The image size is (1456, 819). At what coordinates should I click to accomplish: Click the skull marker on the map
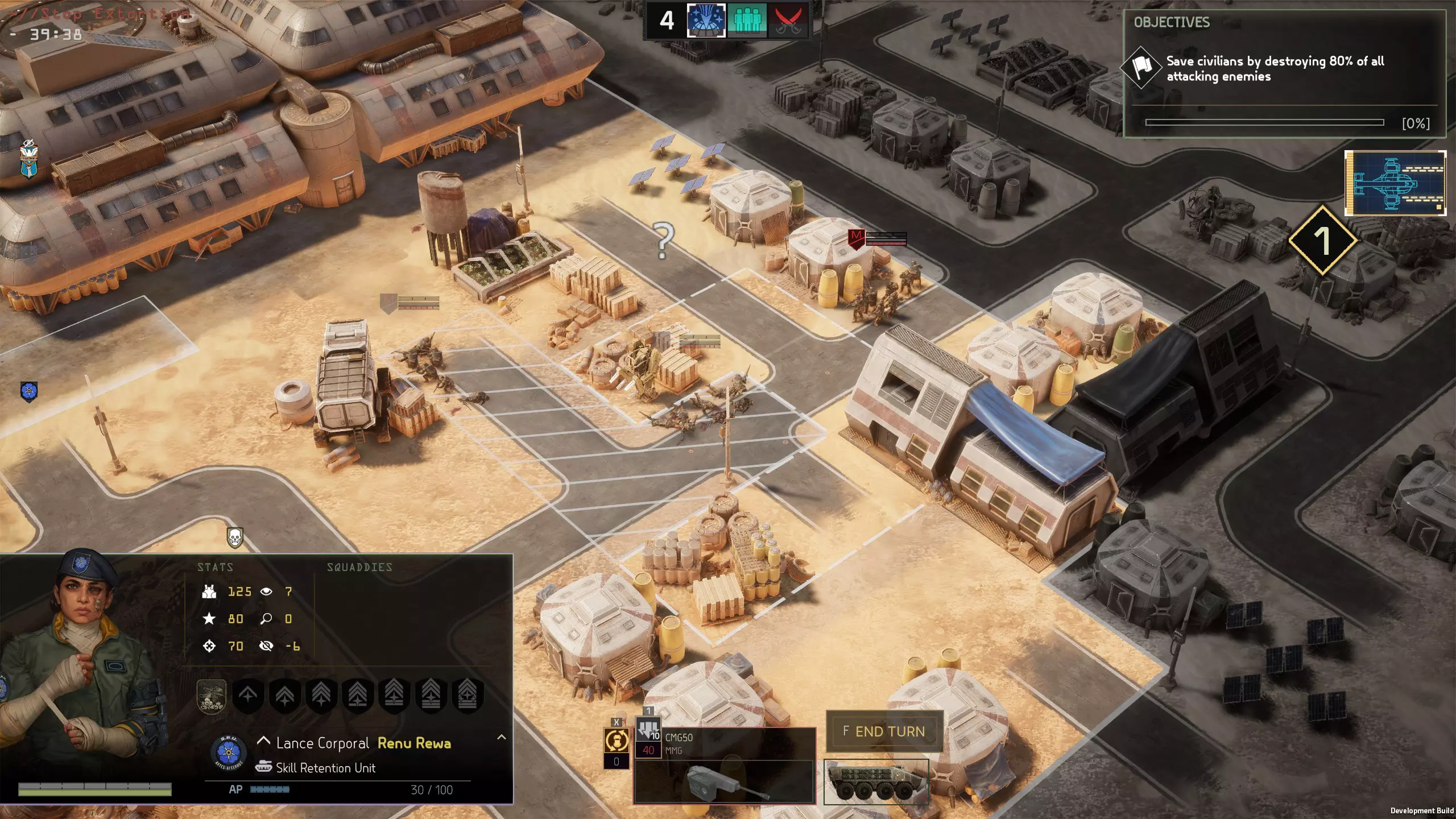[x=235, y=537]
